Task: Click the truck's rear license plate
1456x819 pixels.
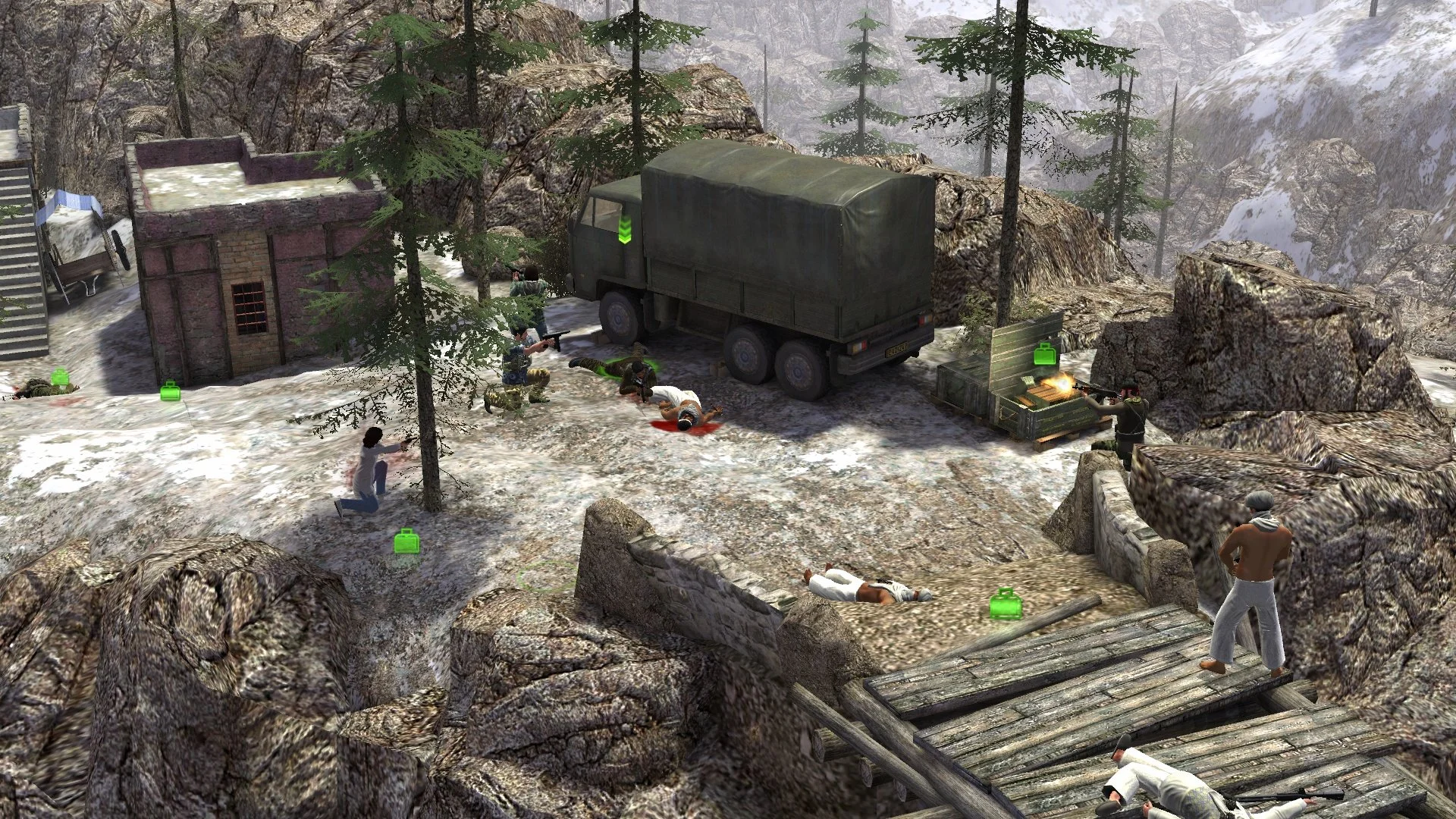Action: 896,350
